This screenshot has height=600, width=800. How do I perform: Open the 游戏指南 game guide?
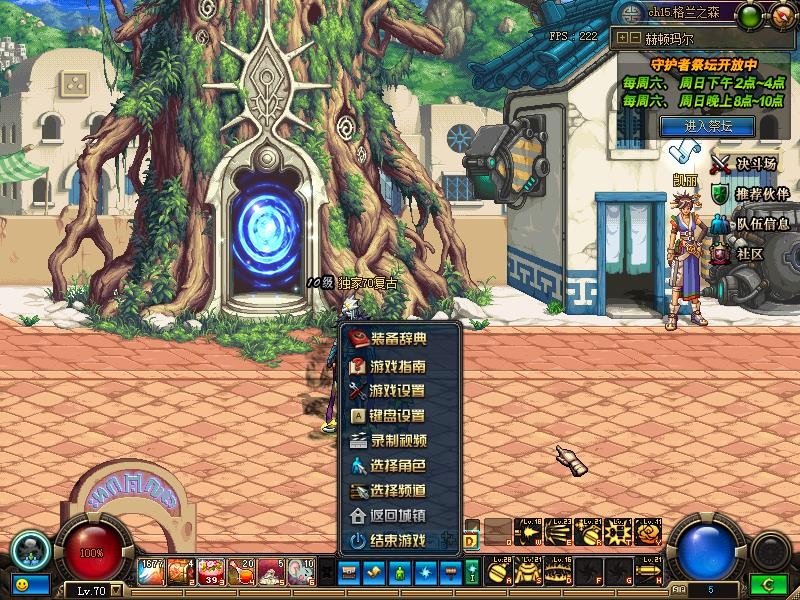tap(398, 366)
